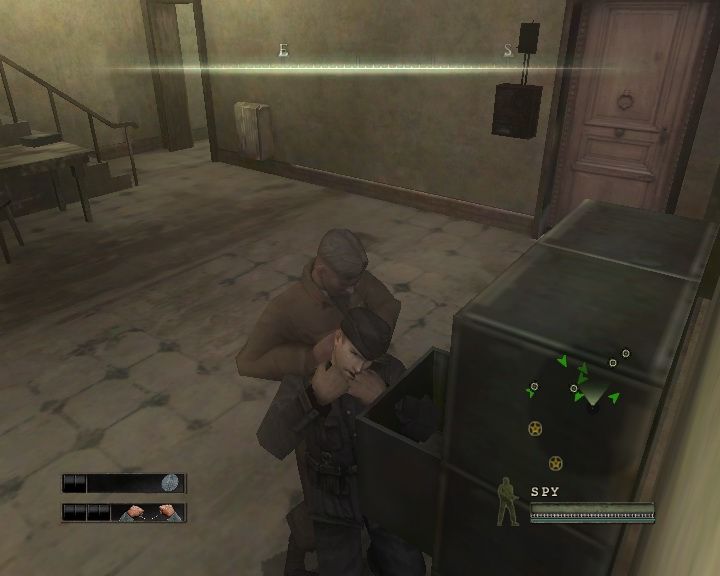Screen dimensions: 720x576
Task: Select the garrote wire weapon slot
Action: pos(151,512)
